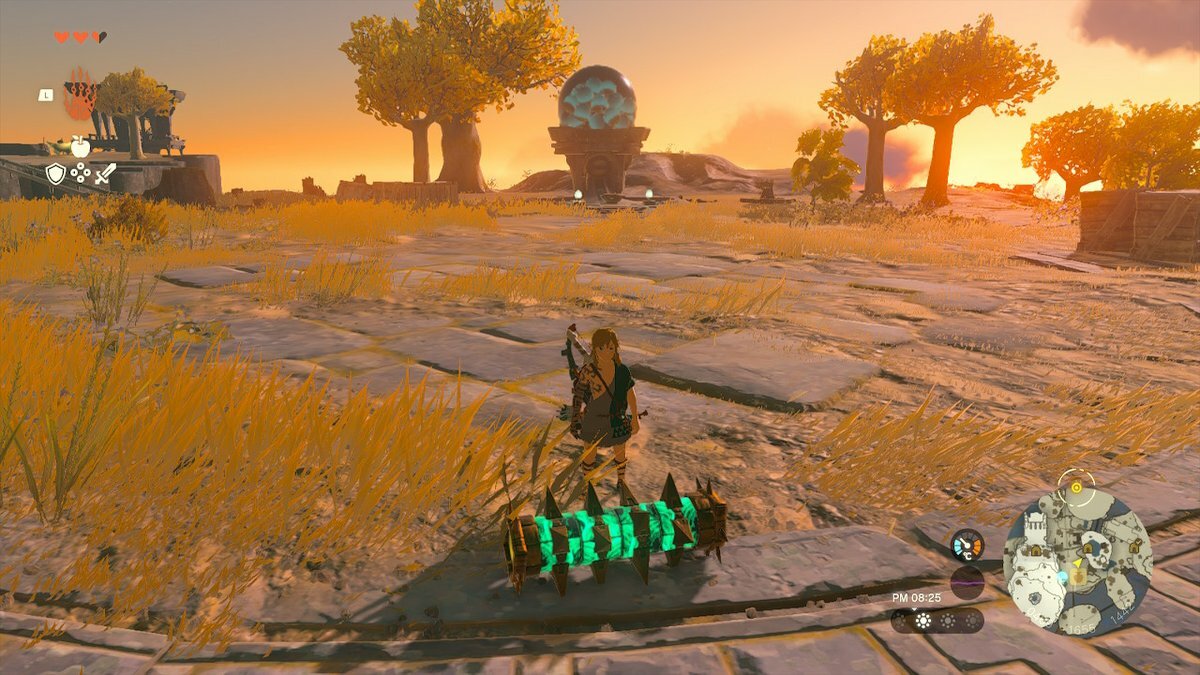Click the circular minimap
The height and width of the screenshot is (675, 1200).
1077,562
